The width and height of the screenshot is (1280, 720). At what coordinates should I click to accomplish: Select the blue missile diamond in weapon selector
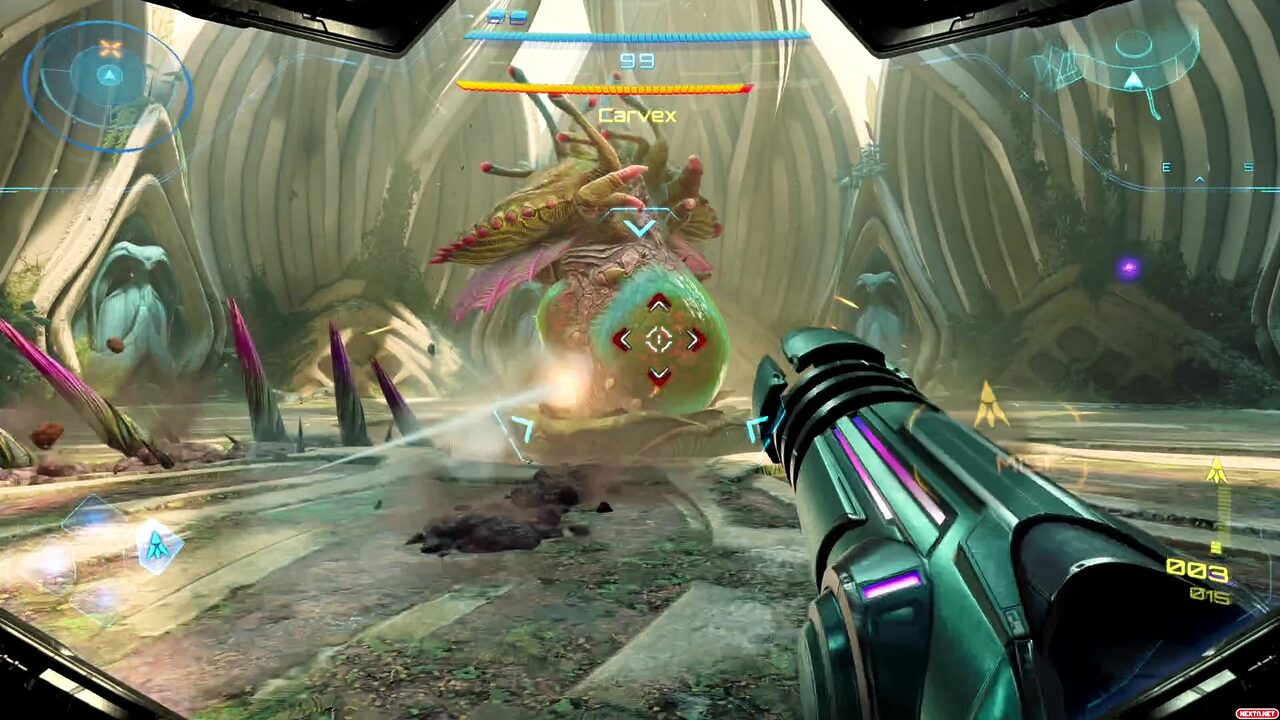(158, 545)
